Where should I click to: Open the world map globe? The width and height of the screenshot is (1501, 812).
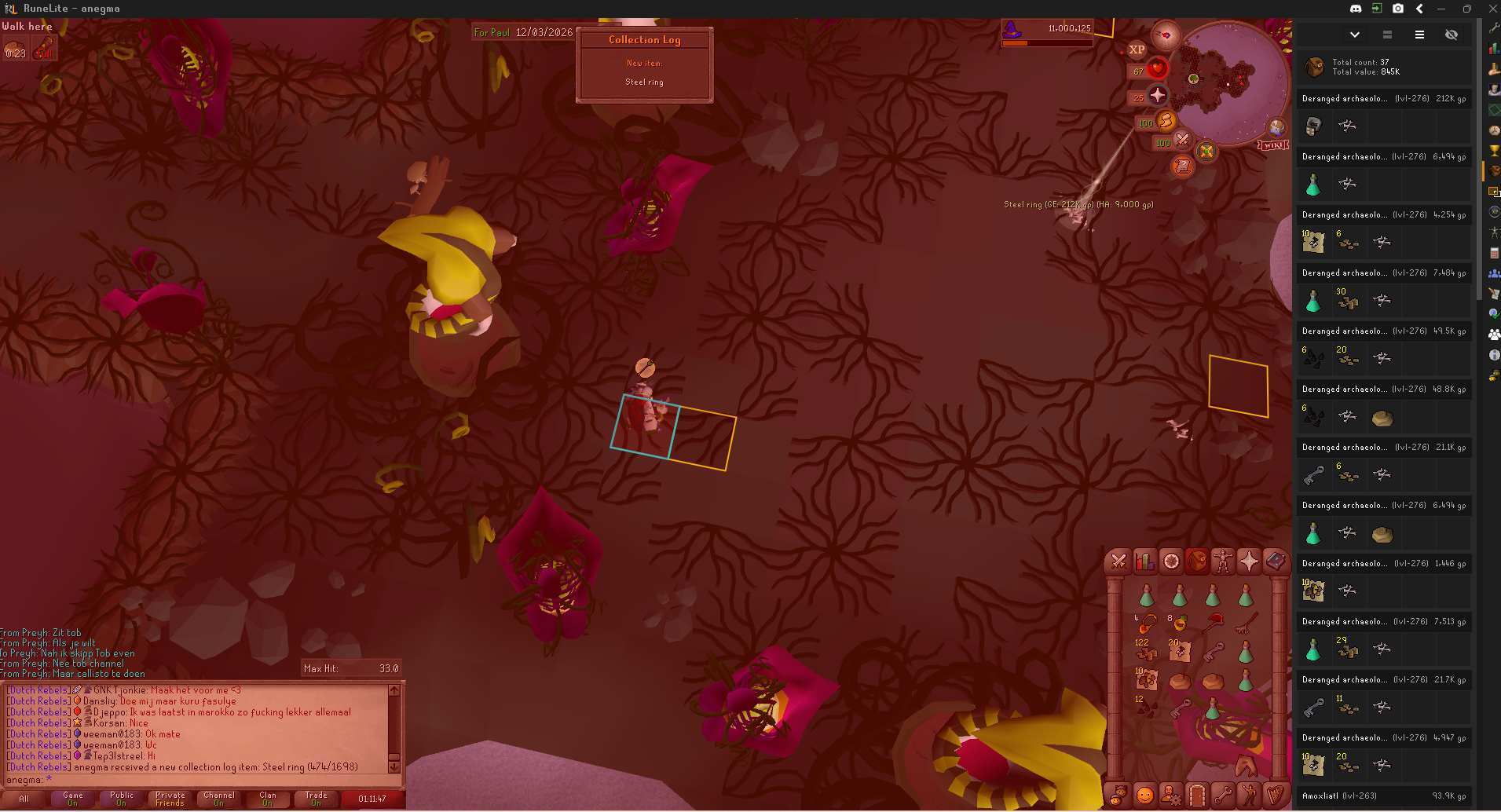coord(1276,127)
